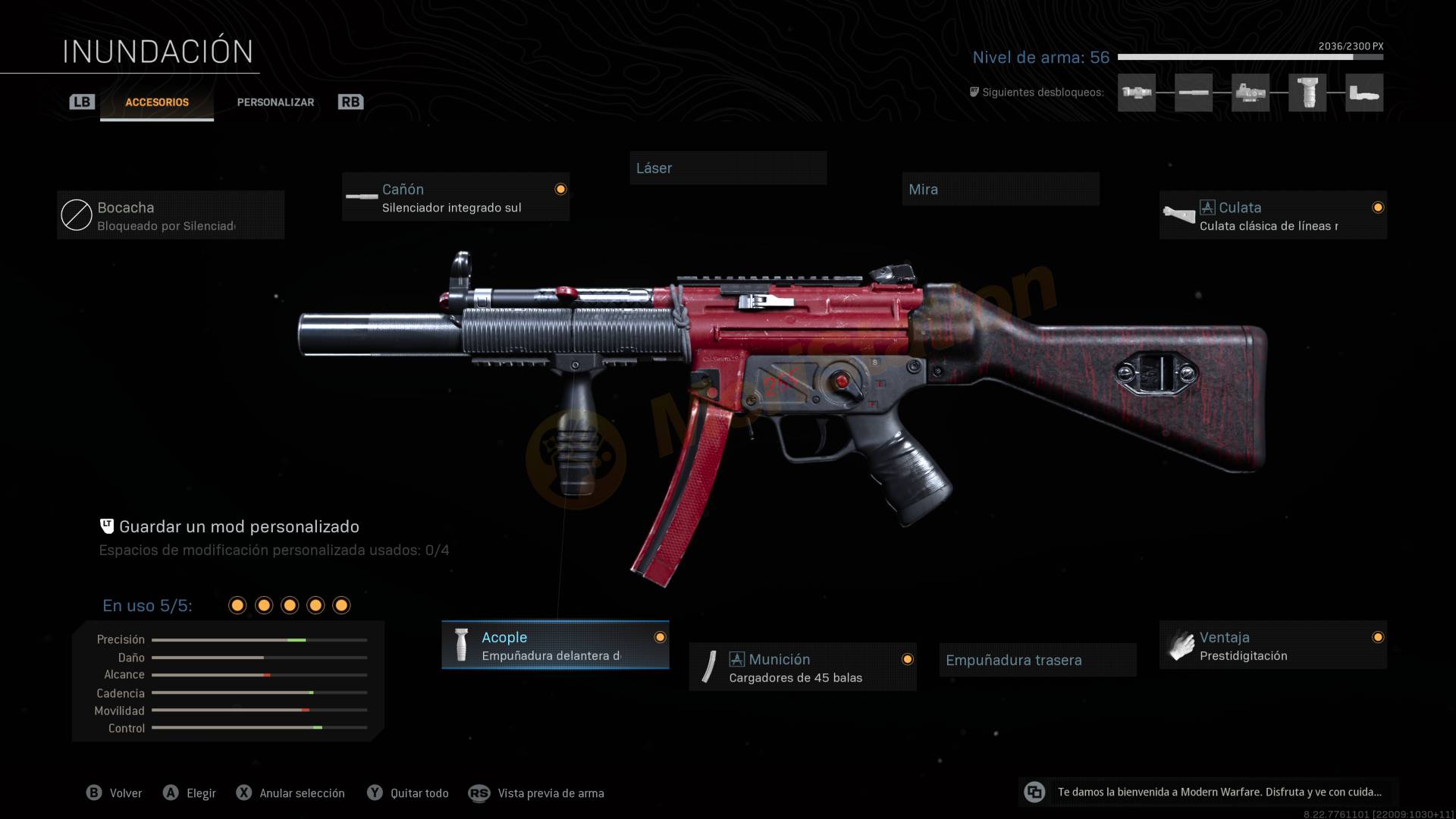
Task: Select the Mira attachment slot
Action: (1000, 190)
